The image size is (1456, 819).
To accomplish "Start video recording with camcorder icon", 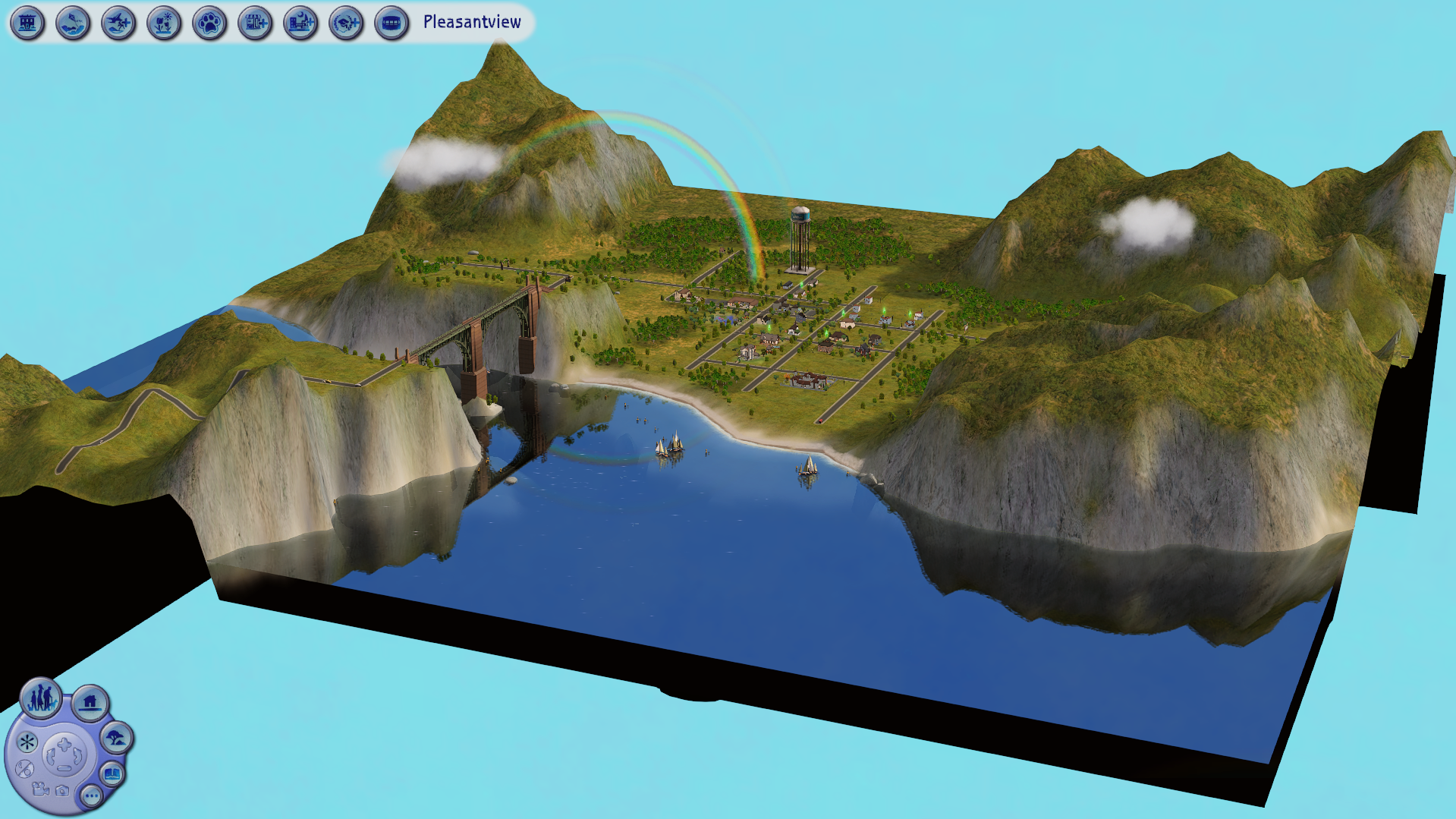I will coord(39,790).
